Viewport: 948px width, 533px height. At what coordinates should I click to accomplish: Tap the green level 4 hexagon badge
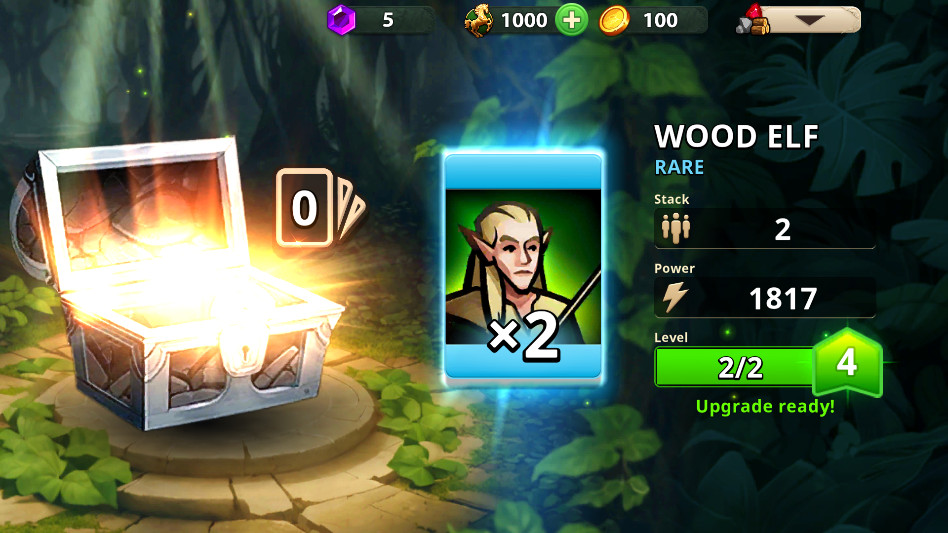click(846, 362)
